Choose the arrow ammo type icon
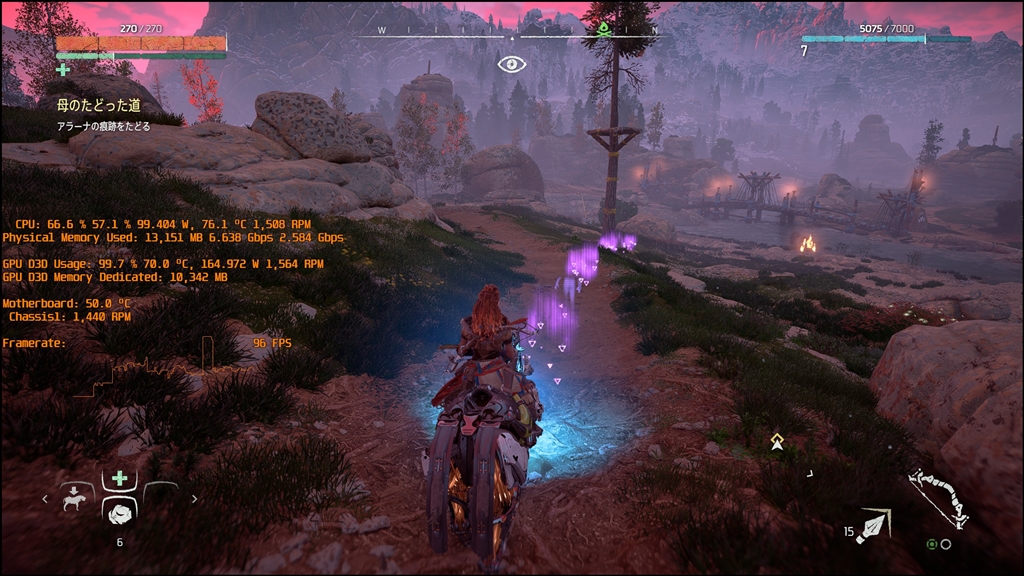This screenshot has width=1024, height=576. (874, 526)
